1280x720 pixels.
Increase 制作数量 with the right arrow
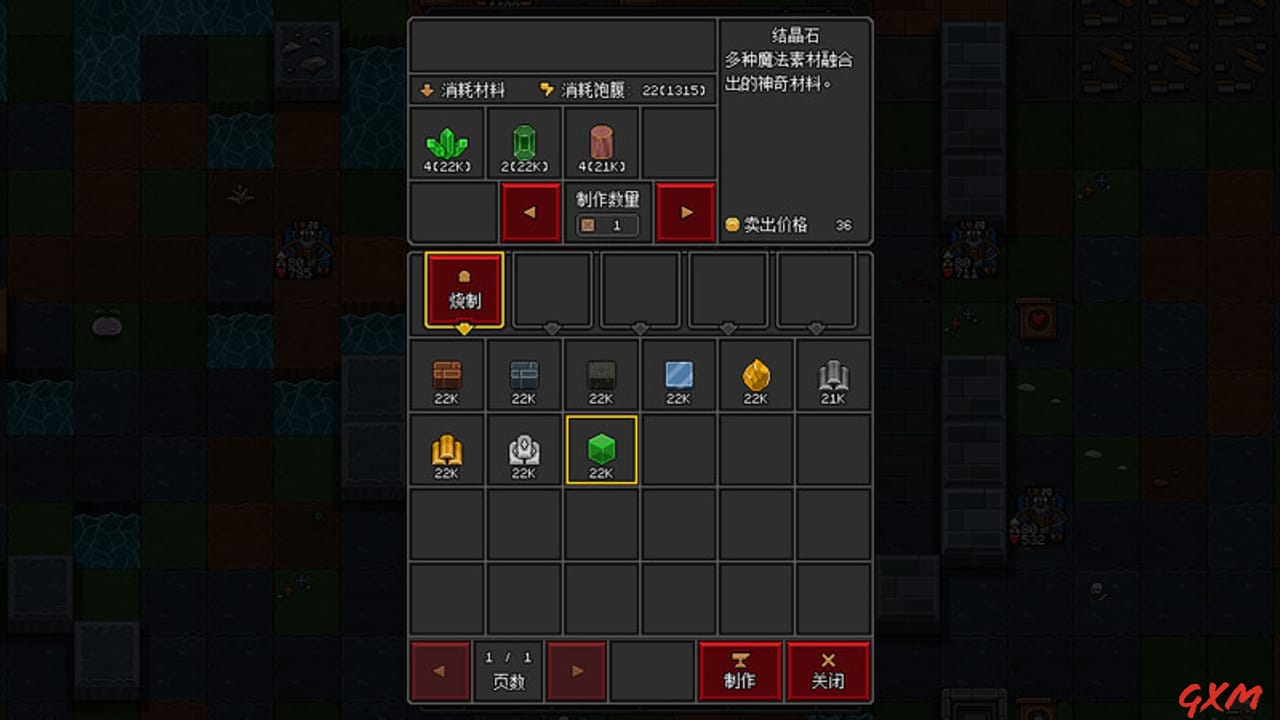(685, 212)
